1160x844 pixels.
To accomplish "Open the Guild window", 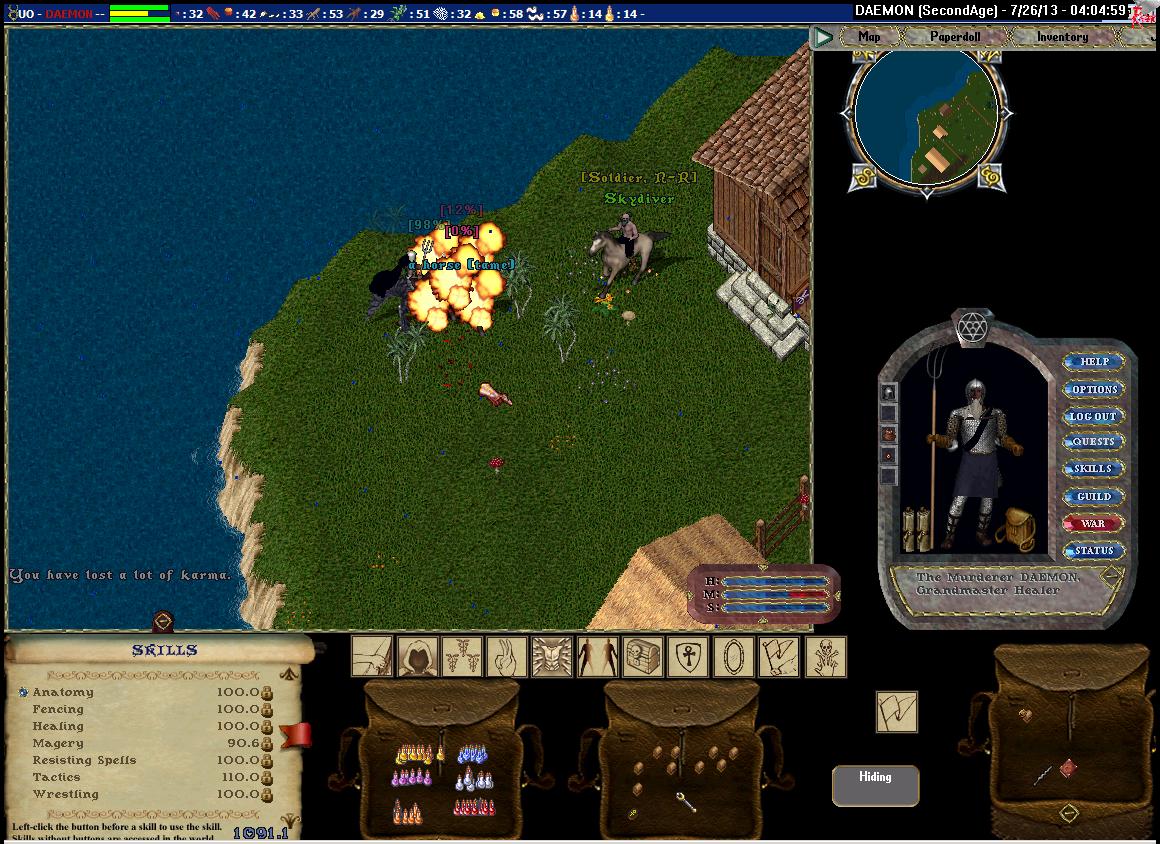I will click(1093, 496).
